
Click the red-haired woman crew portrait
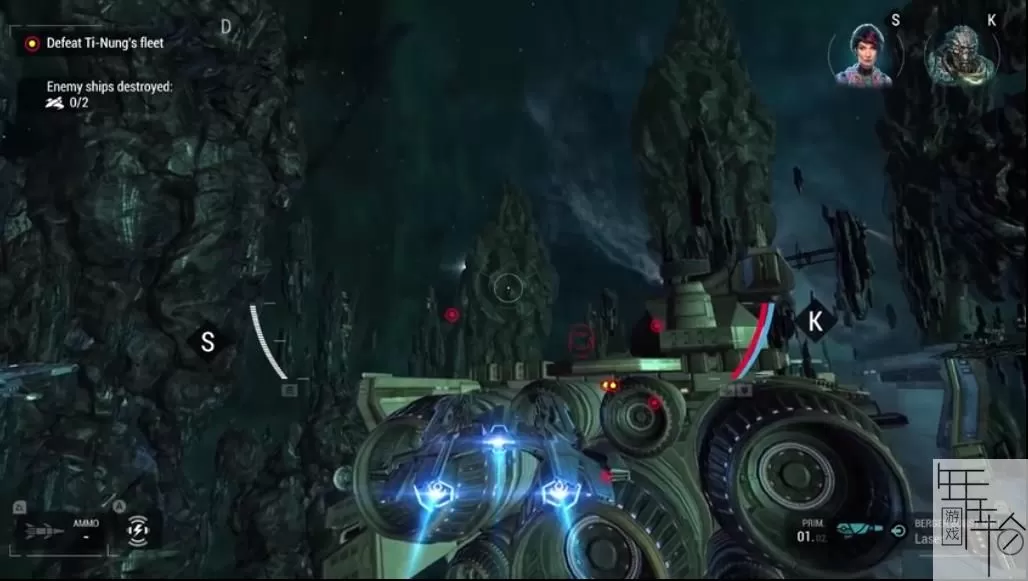tap(860, 55)
